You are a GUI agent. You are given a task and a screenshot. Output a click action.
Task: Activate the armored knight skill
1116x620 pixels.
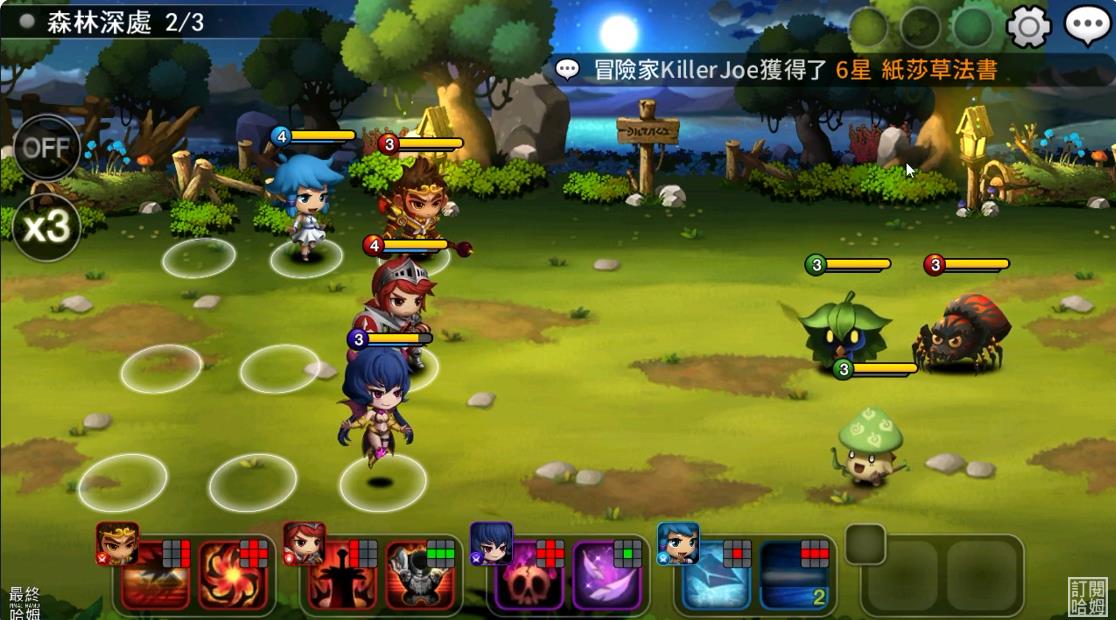[420, 575]
